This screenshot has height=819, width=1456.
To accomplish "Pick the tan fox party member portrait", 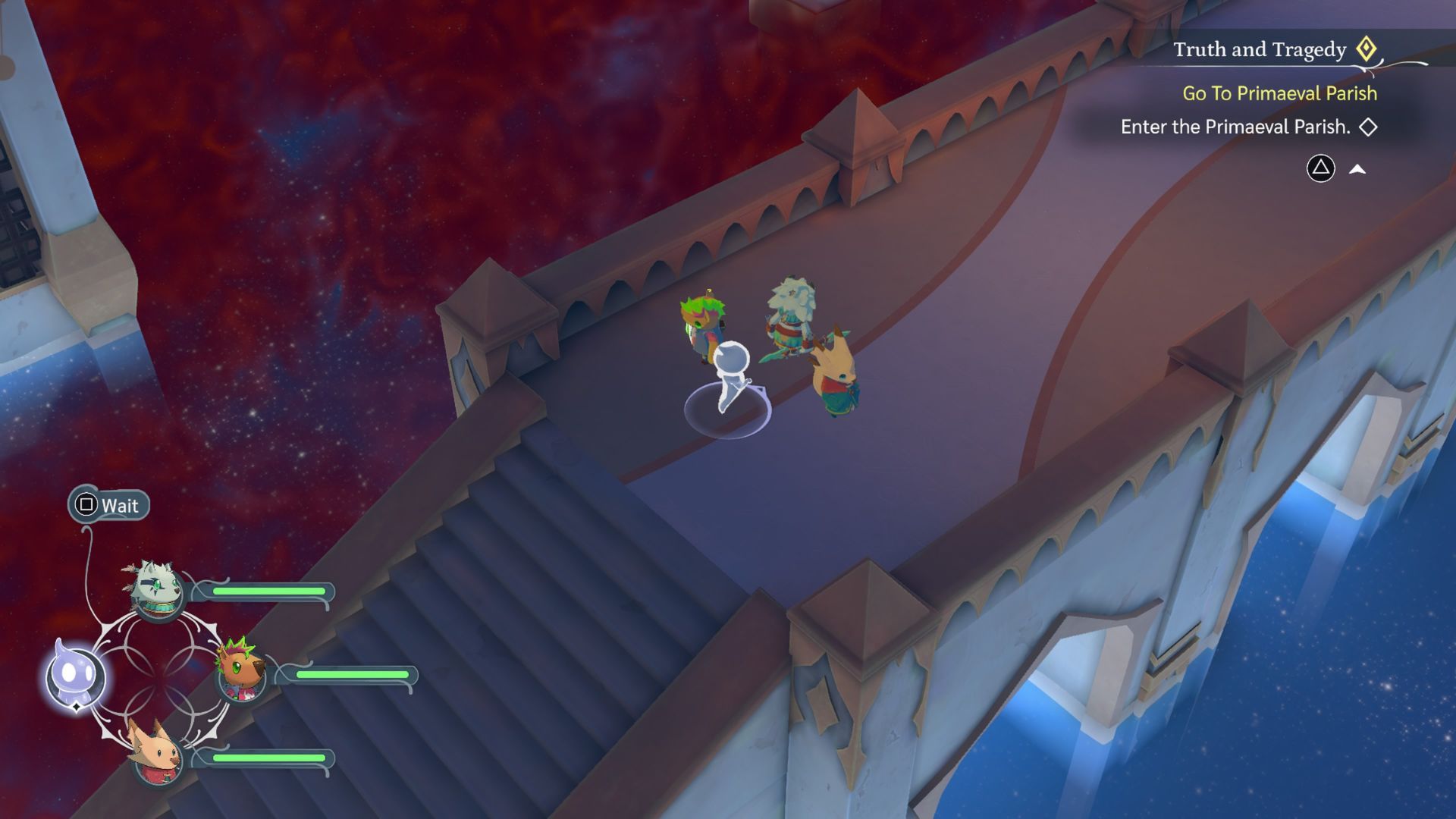I will coord(157,754).
